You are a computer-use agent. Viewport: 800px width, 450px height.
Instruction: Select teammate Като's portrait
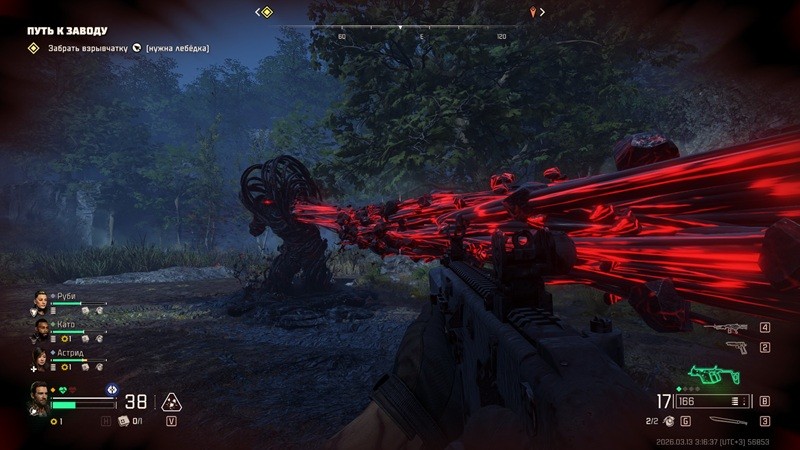(40, 328)
